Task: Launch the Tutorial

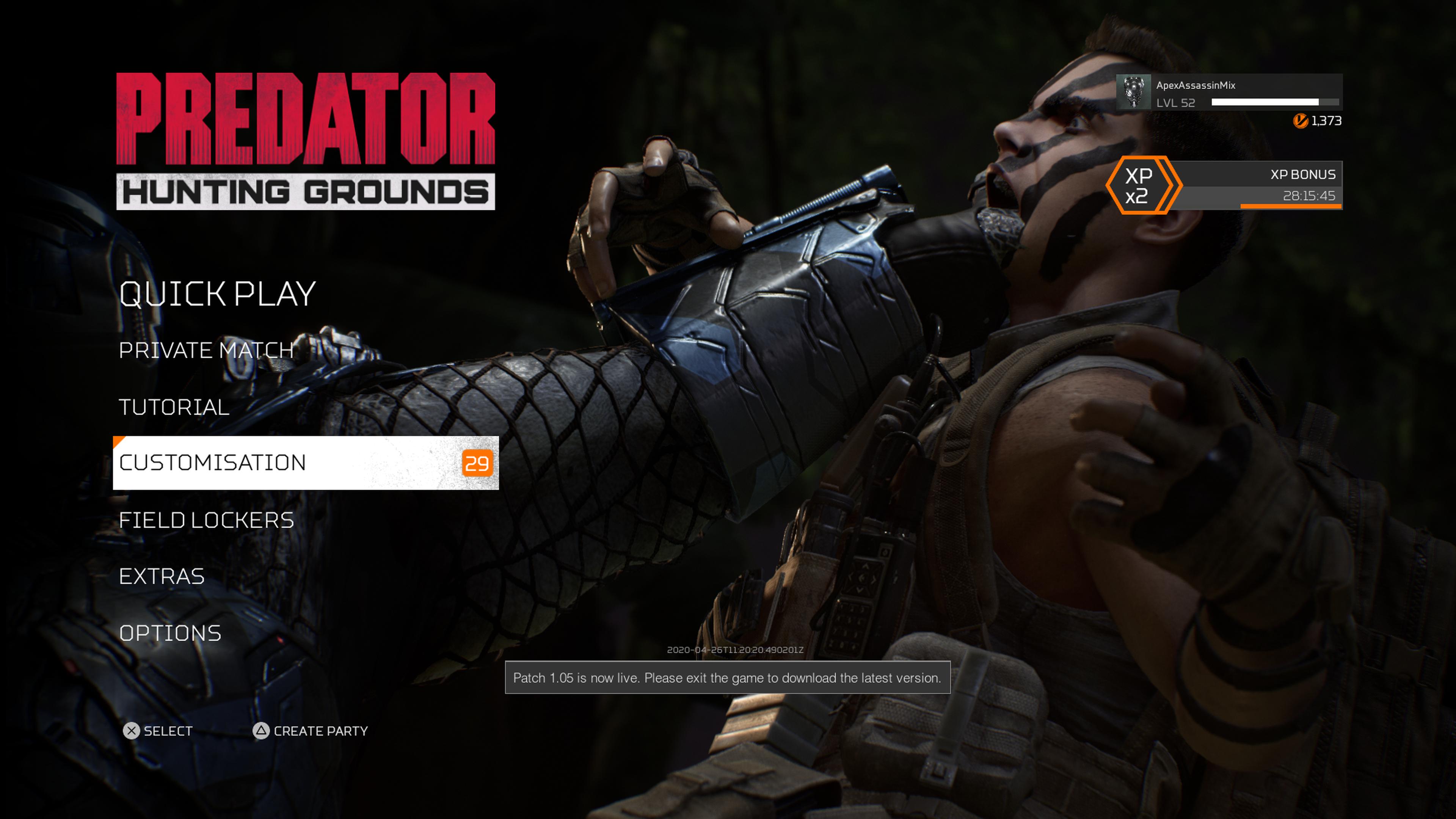Action: pos(174,407)
